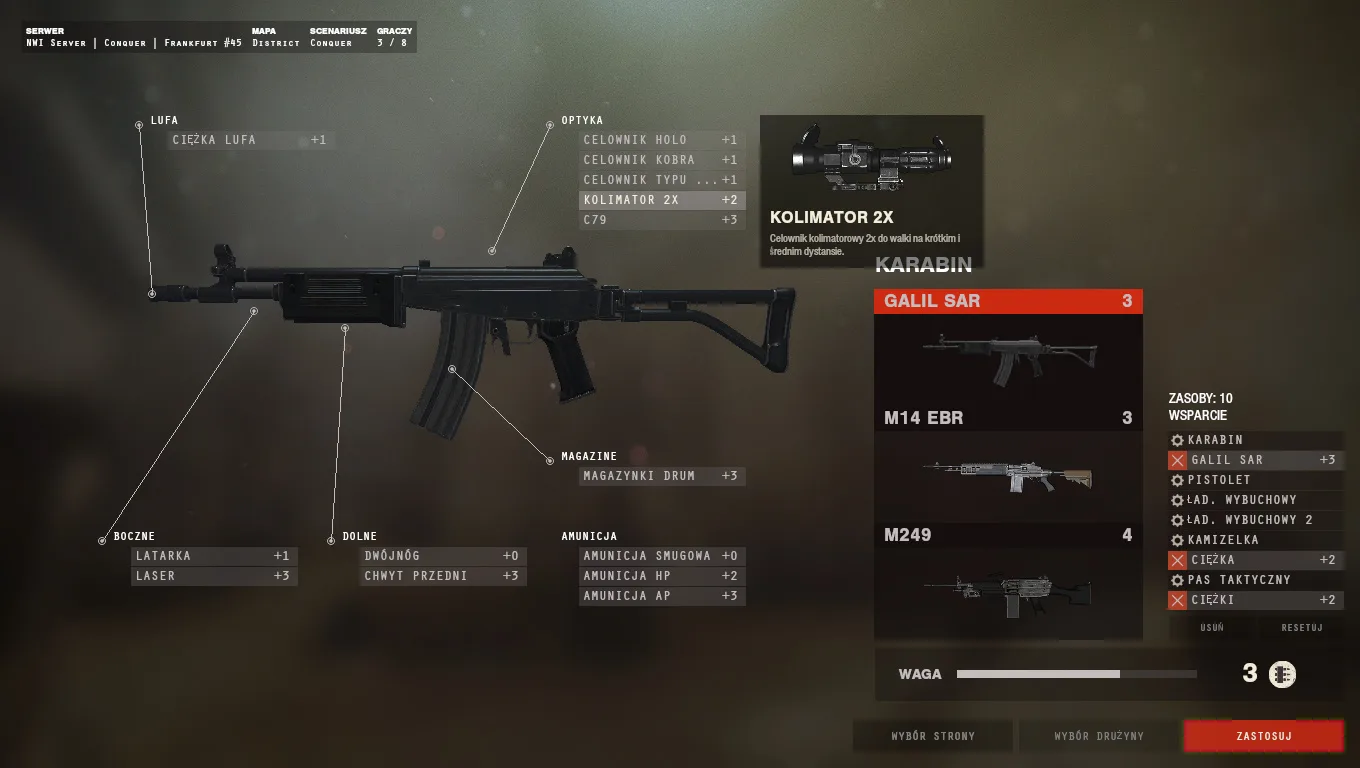Image resolution: width=1360 pixels, height=768 pixels.
Task: Choose the C79 optic option
Action: click(661, 219)
